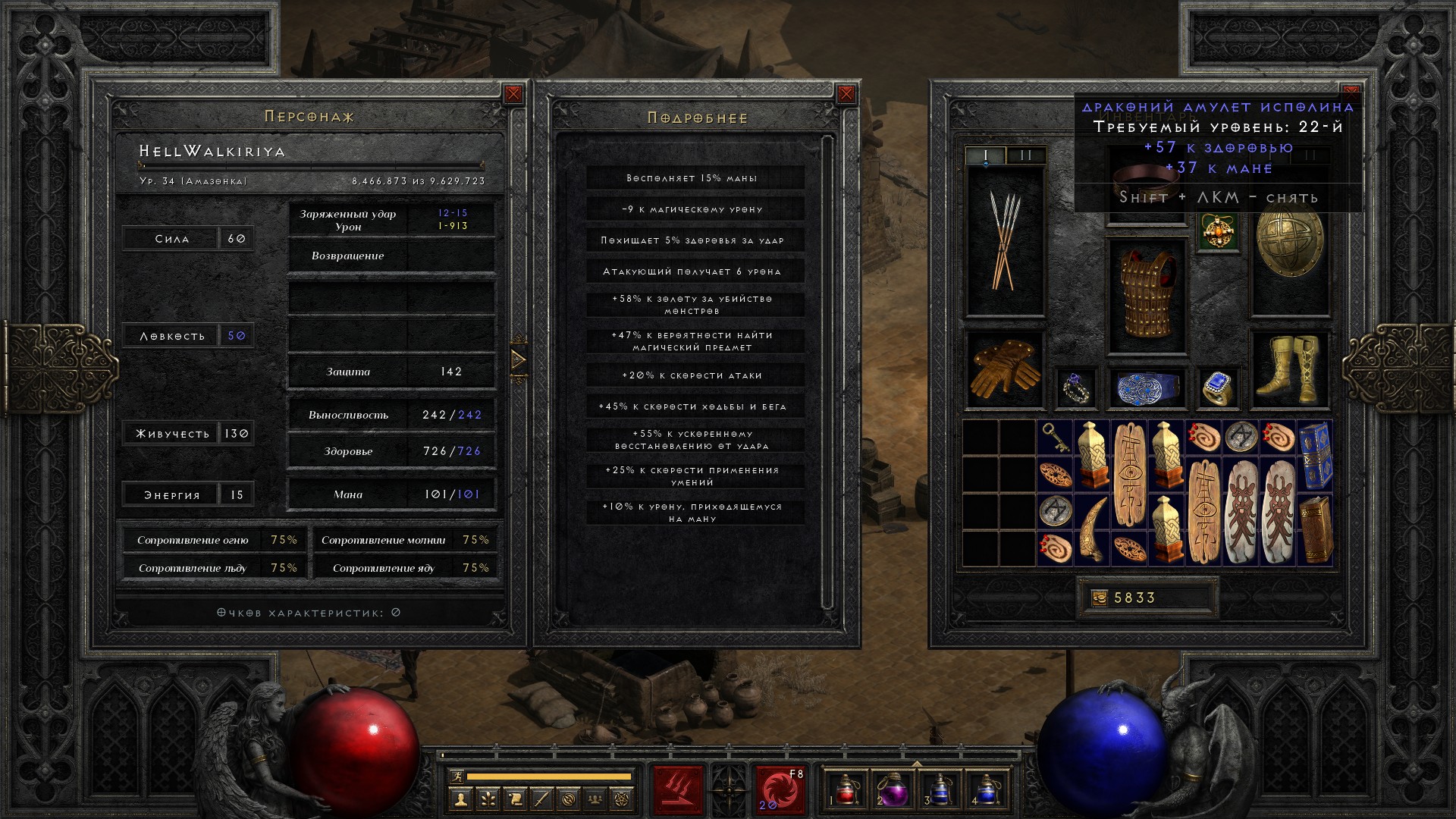
Task: Select the equipped leather gloves
Action: [1005, 369]
